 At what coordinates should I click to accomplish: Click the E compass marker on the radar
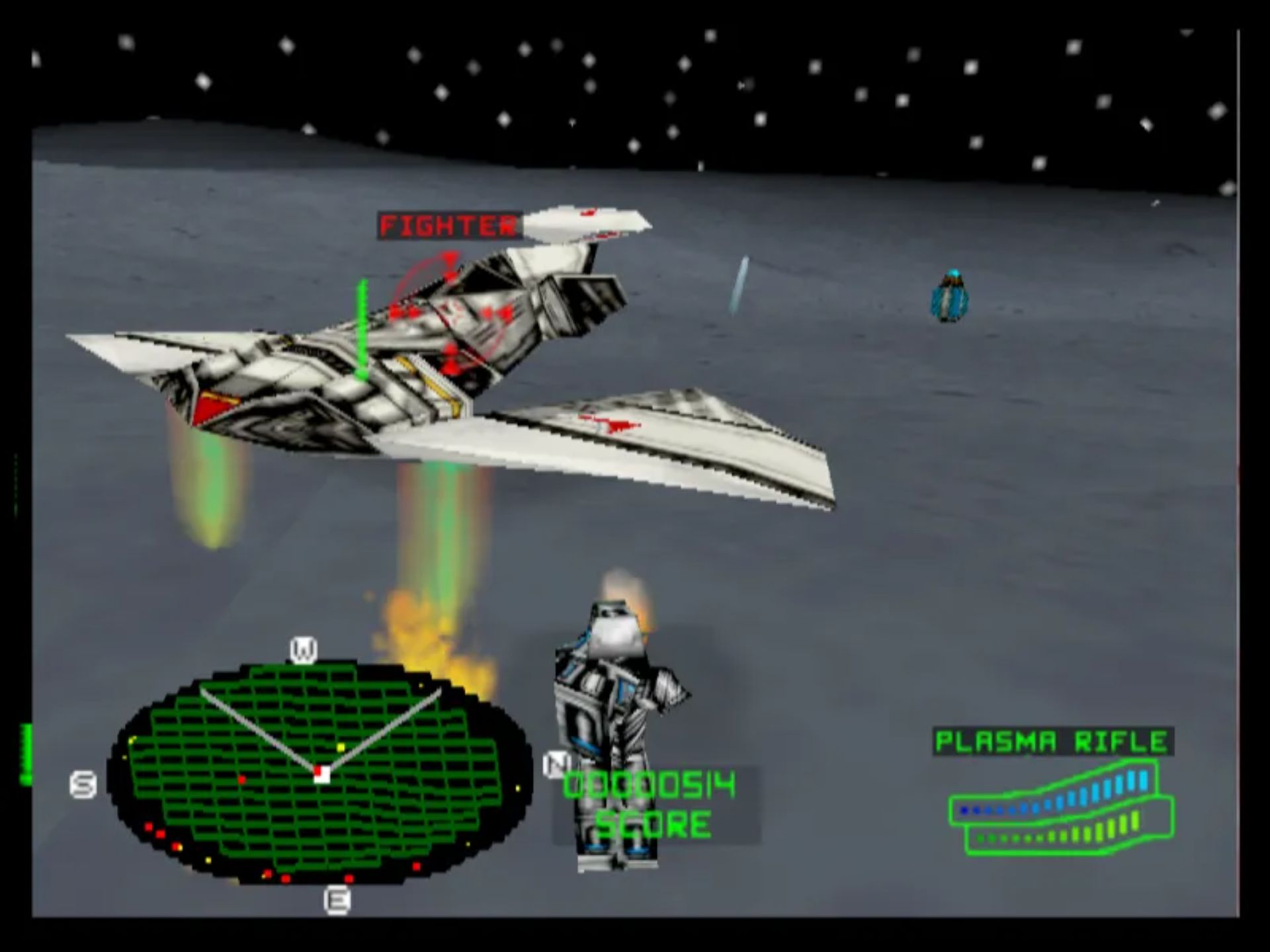(x=337, y=900)
